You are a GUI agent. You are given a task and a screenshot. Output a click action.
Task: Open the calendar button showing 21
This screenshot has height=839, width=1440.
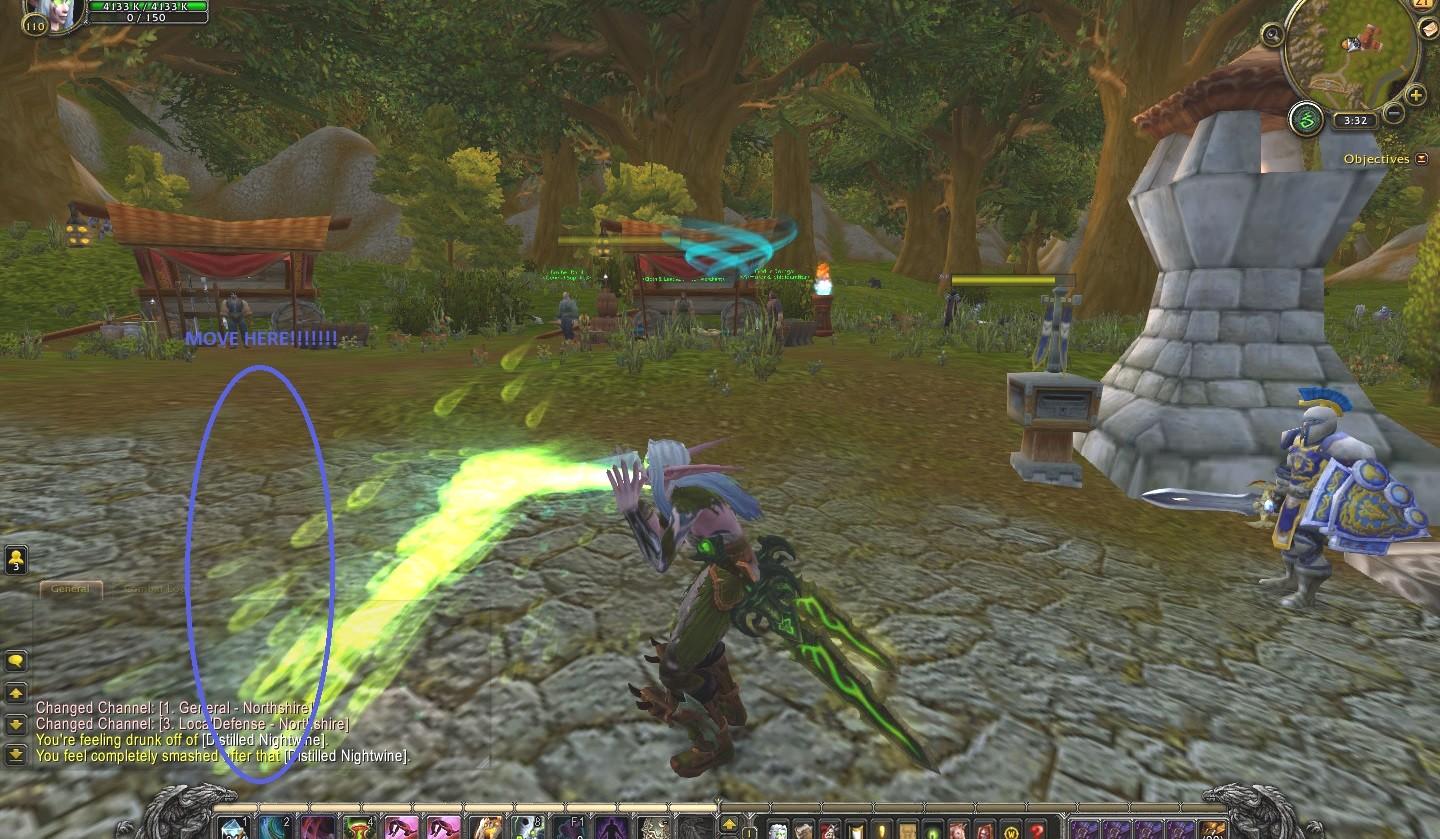point(1424,5)
